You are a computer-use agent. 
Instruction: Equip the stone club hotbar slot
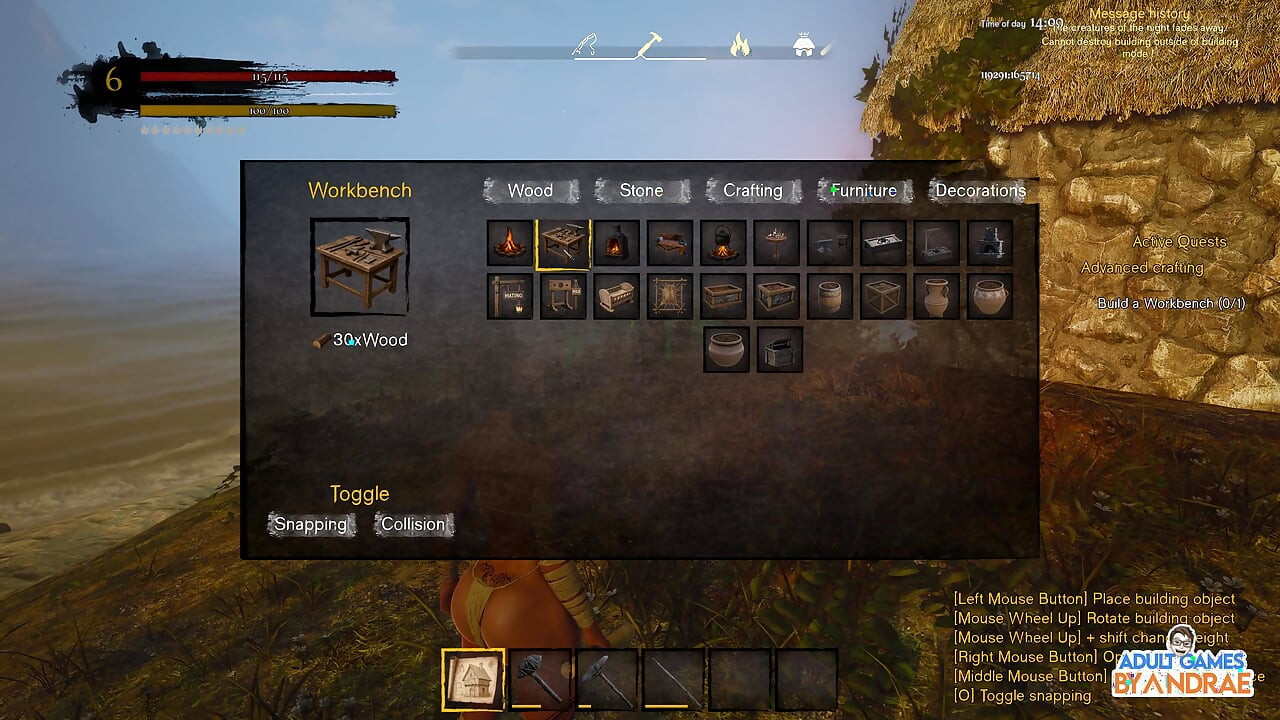(x=540, y=680)
